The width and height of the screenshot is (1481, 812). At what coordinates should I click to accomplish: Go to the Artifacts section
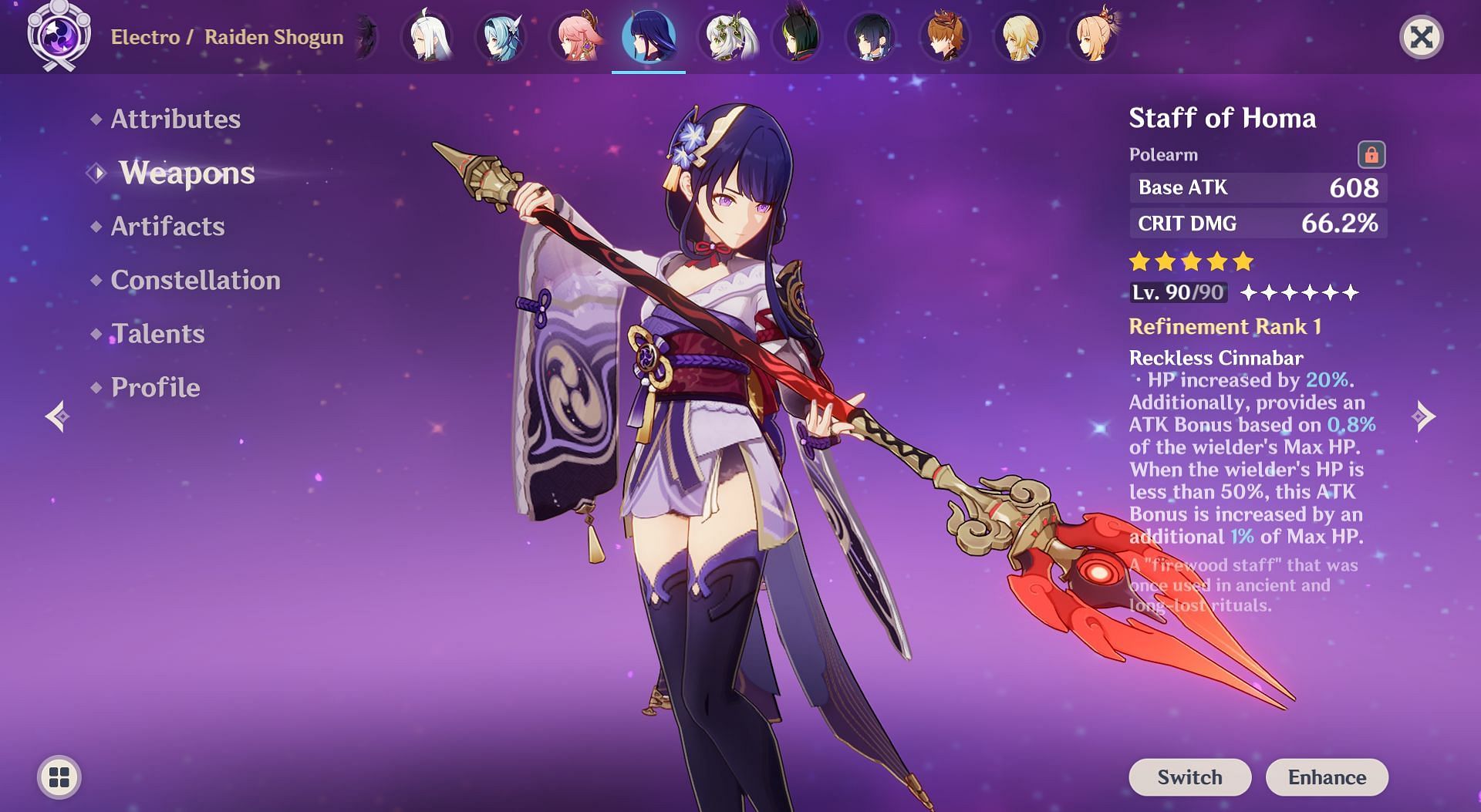click(x=167, y=226)
